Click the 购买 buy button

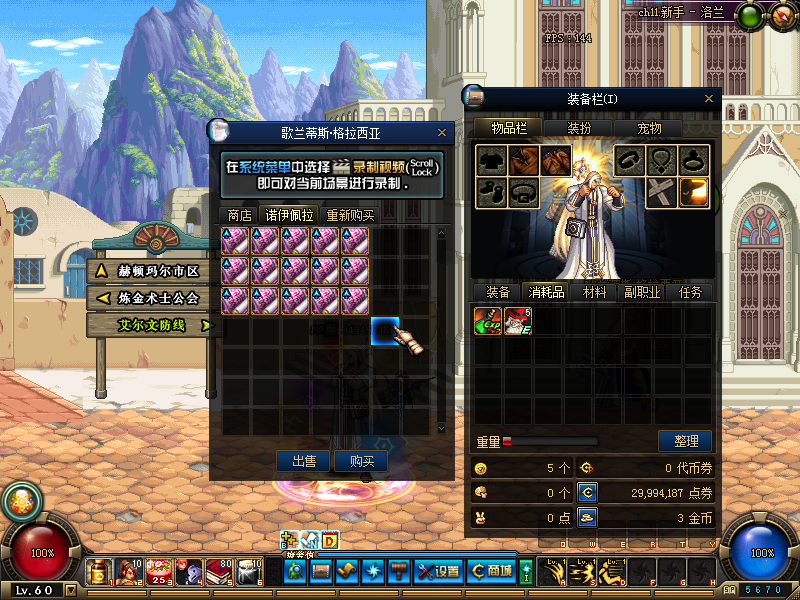pyautogui.click(x=361, y=461)
